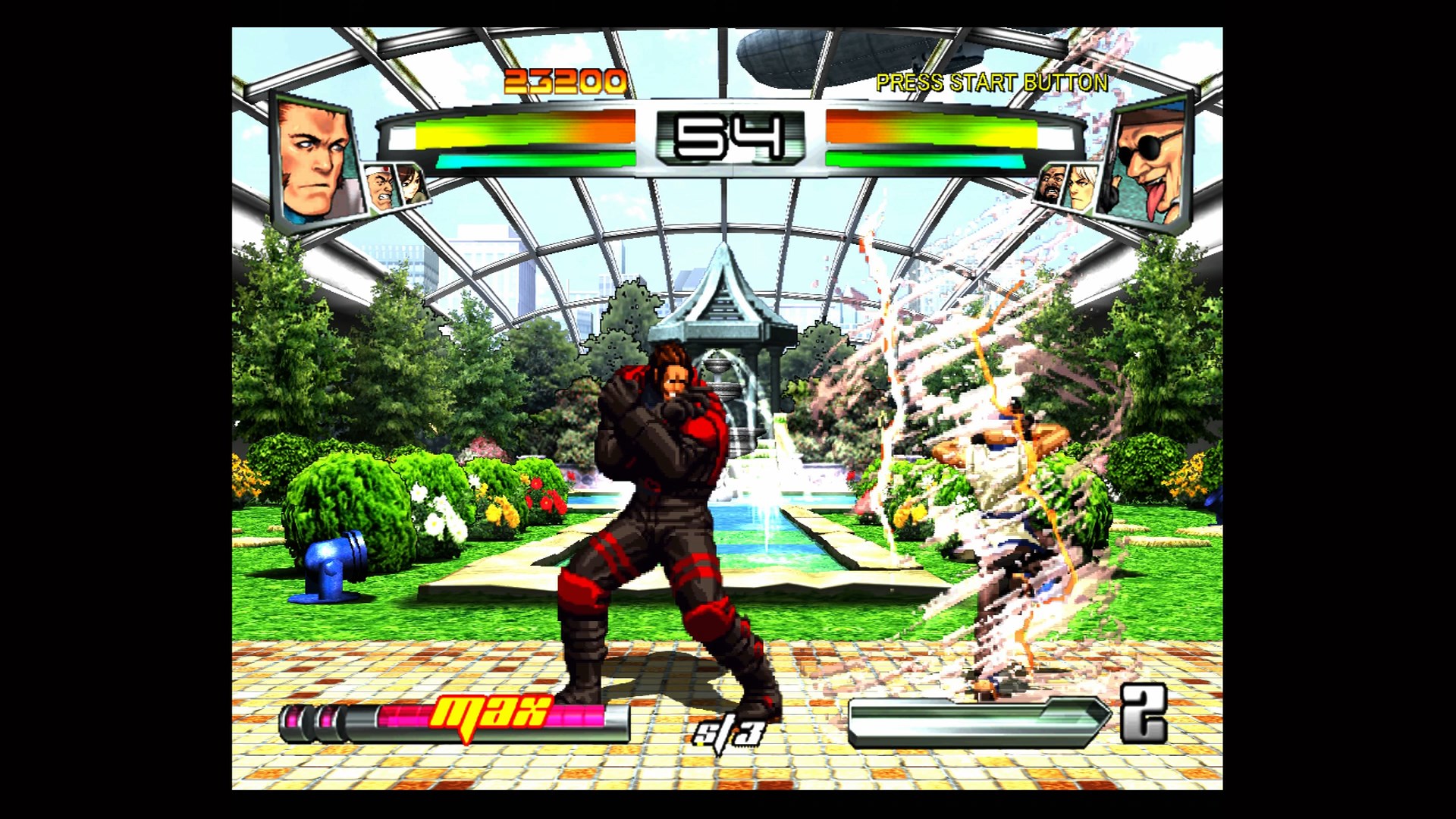Click the white-haired teammate portrait on the right
Viewport: 1456px width, 819px height.
coord(1083,186)
